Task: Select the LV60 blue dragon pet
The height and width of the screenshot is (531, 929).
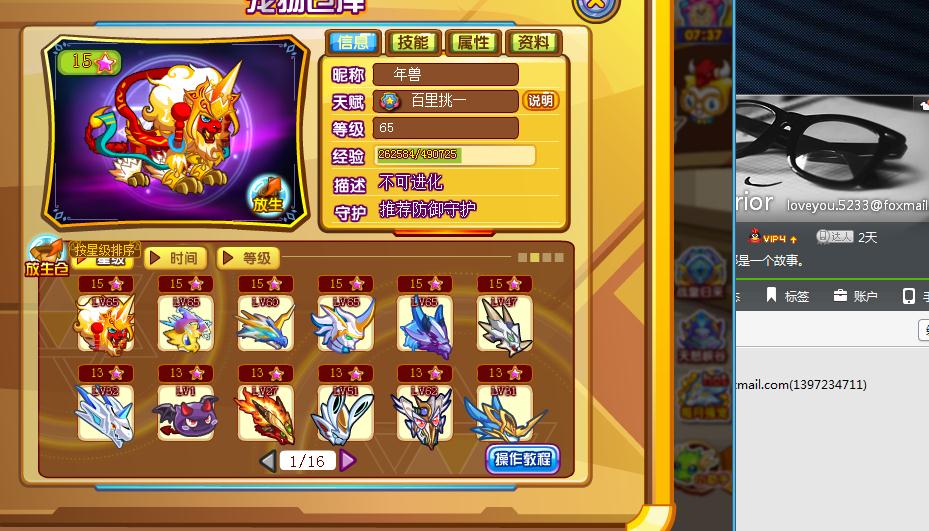Action: [x=265, y=323]
